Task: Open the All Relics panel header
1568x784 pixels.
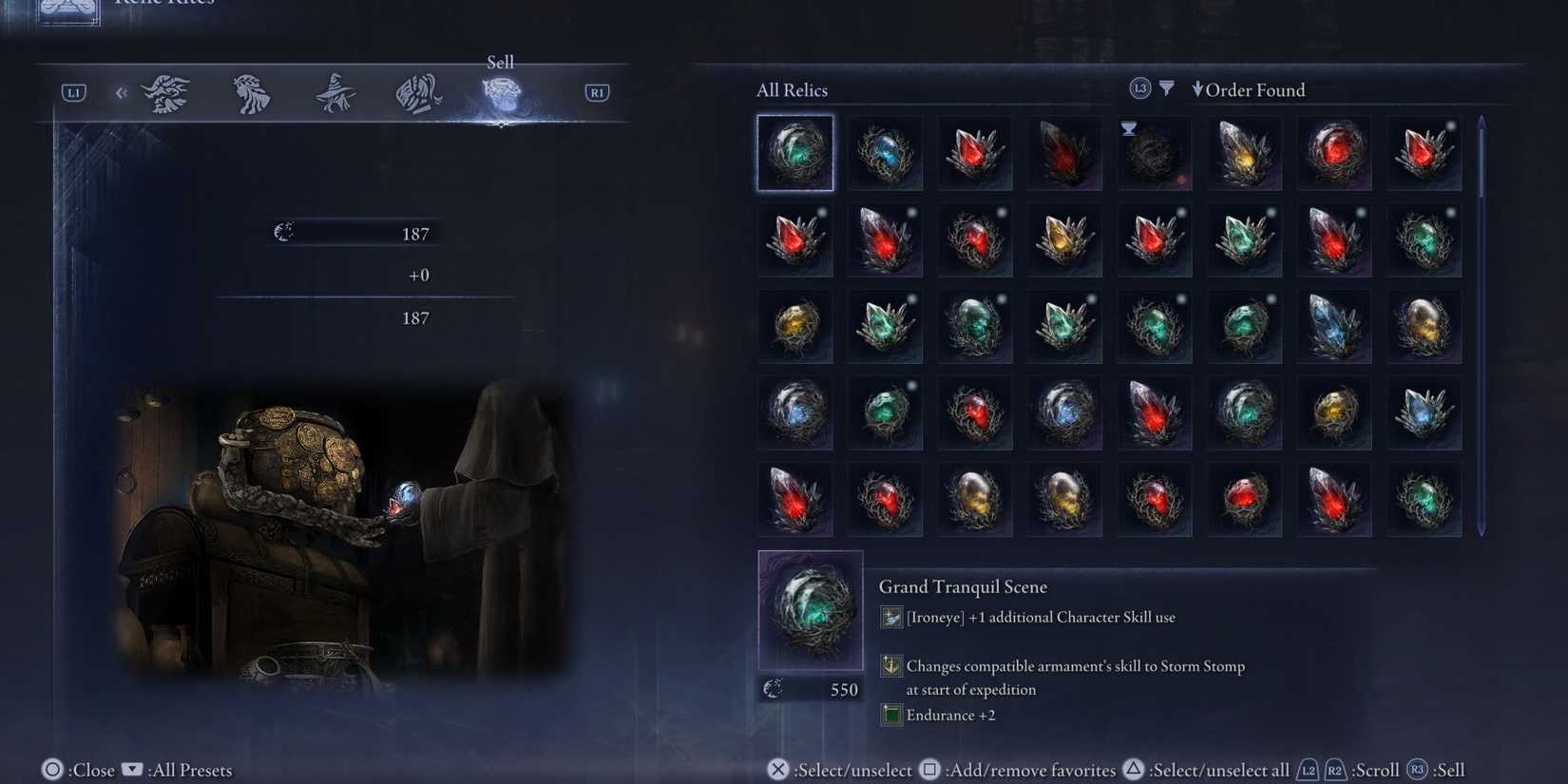Action: [x=792, y=89]
